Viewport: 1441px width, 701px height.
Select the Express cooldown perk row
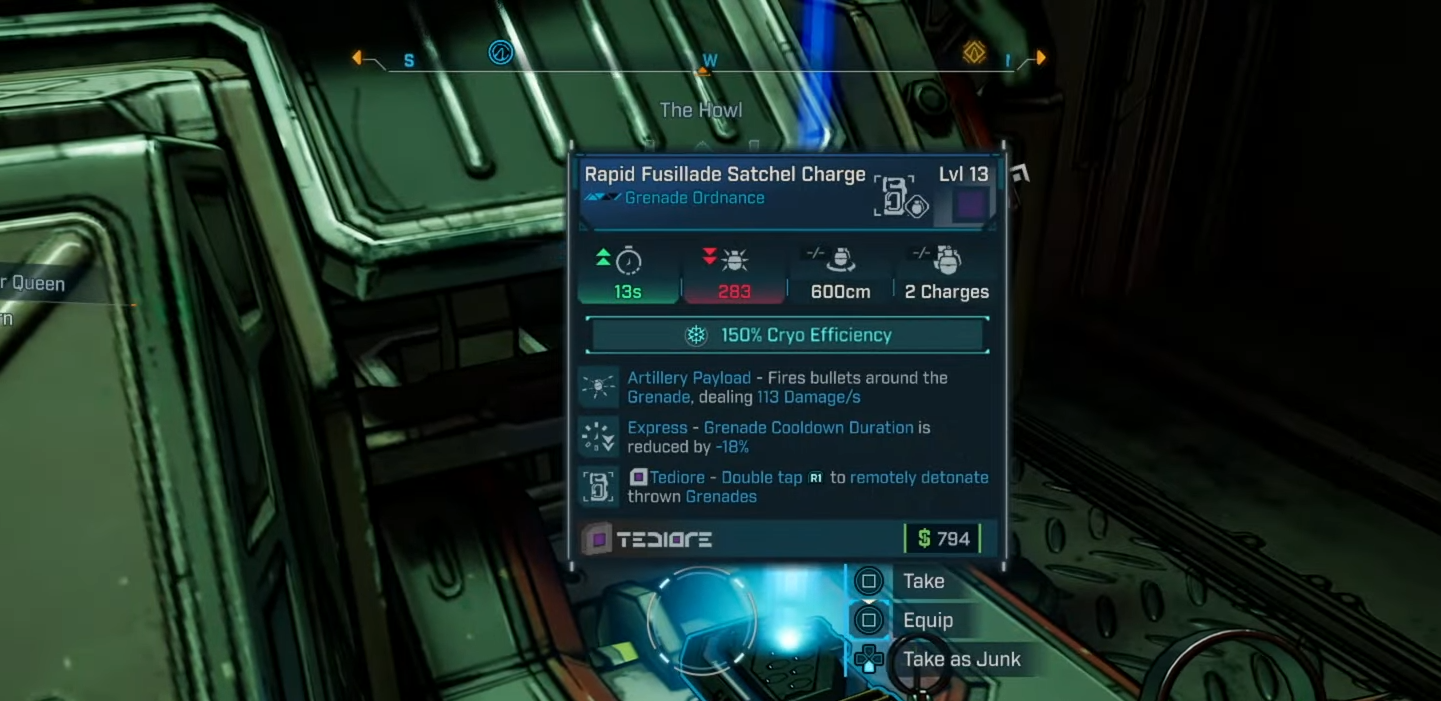point(787,437)
